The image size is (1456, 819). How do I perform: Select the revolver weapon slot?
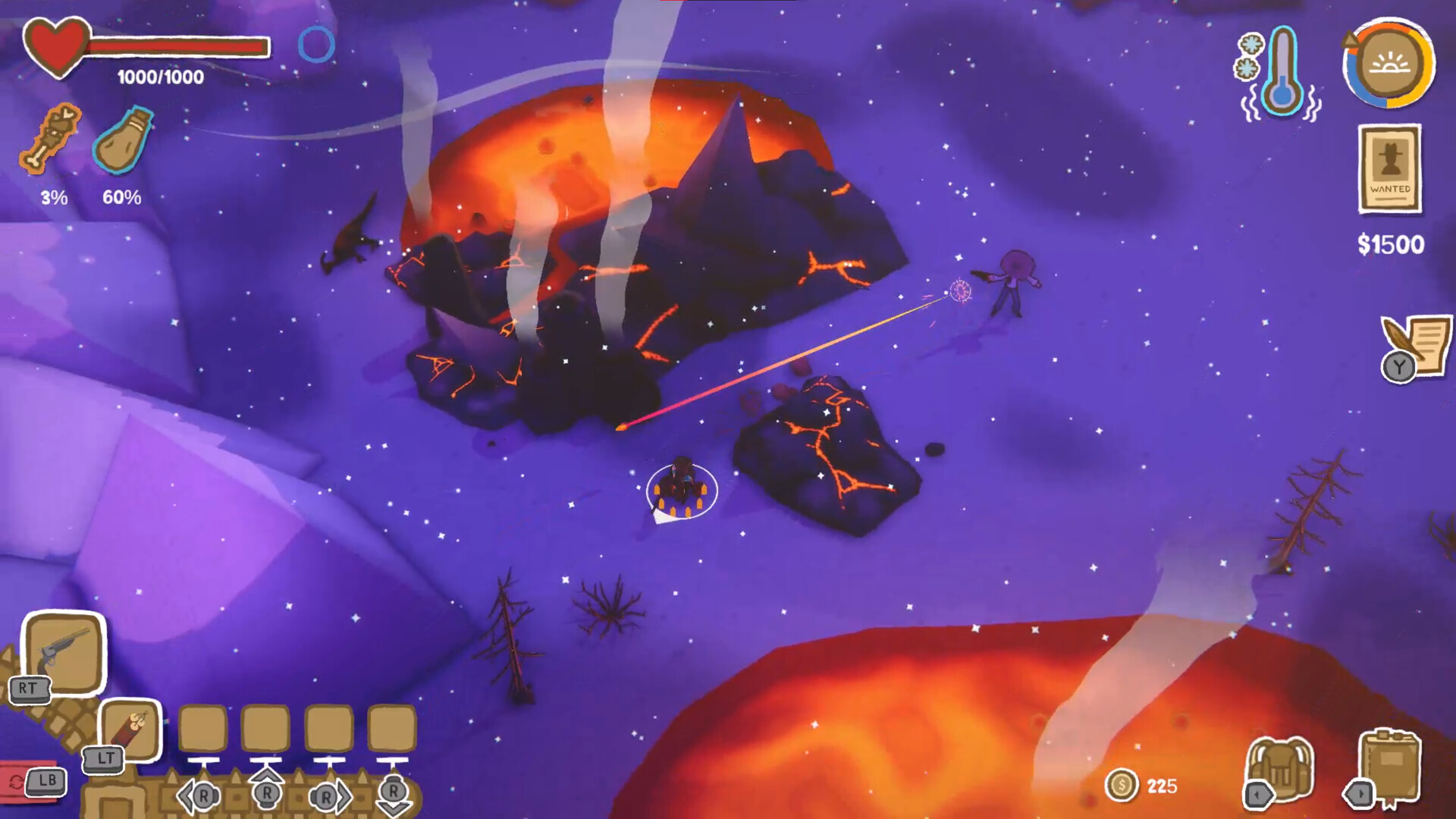tap(64, 651)
